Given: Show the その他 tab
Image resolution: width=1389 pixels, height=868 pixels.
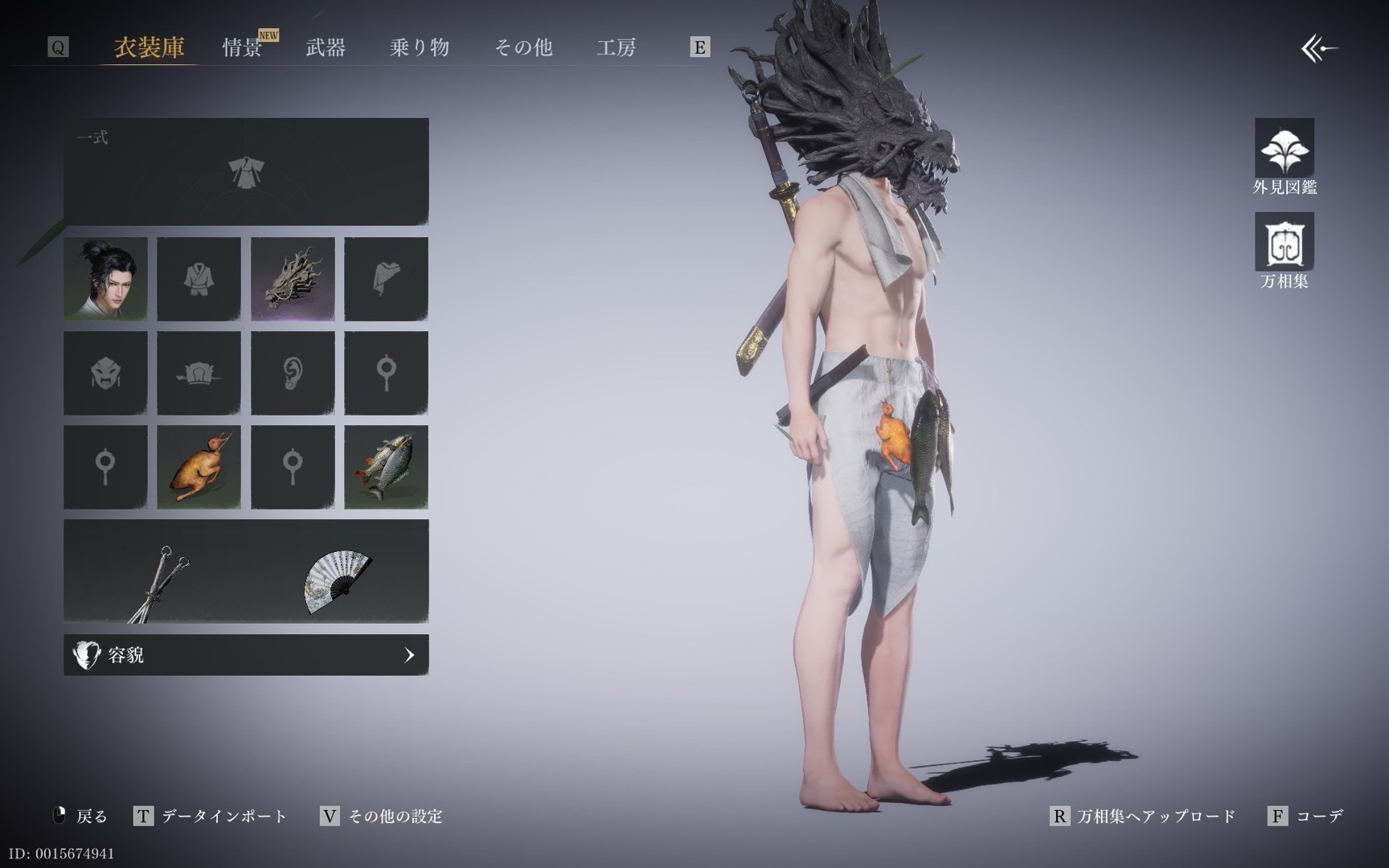Looking at the screenshot, I should tap(523, 47).
